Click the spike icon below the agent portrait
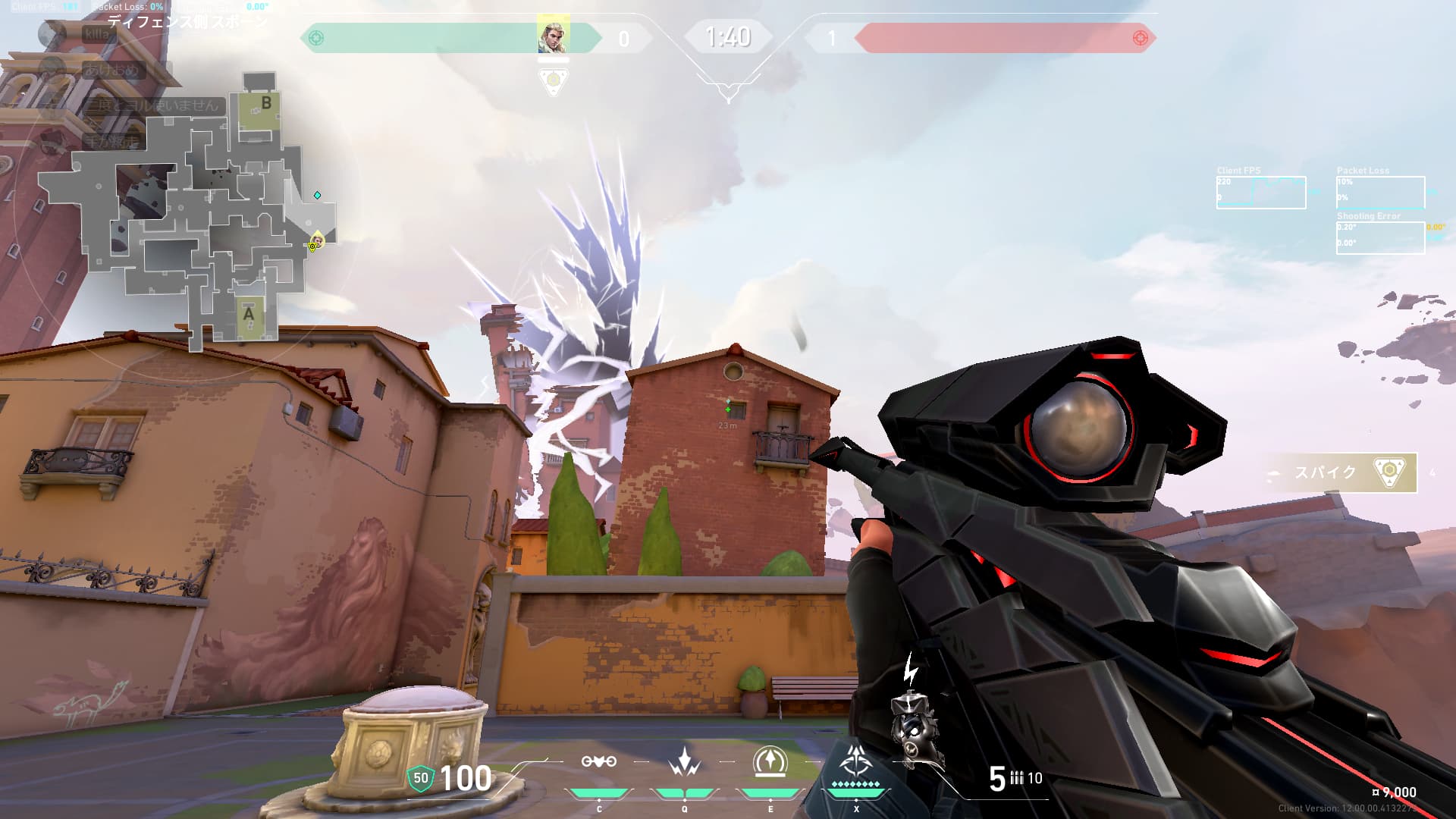The height and width of the screenshot is (819, 1456). point(554,81)
